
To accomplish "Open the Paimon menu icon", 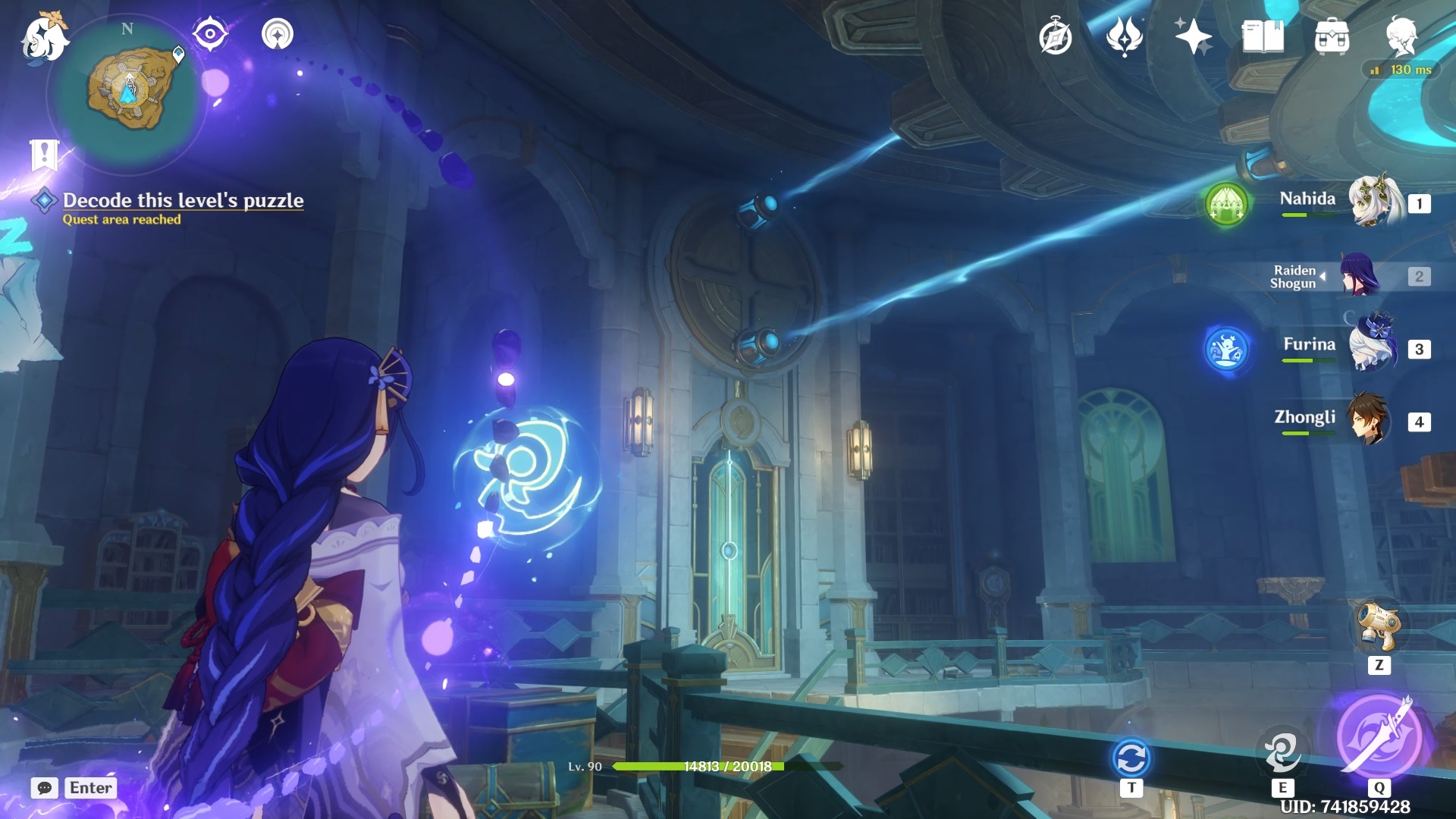I will tap(44, 36).
